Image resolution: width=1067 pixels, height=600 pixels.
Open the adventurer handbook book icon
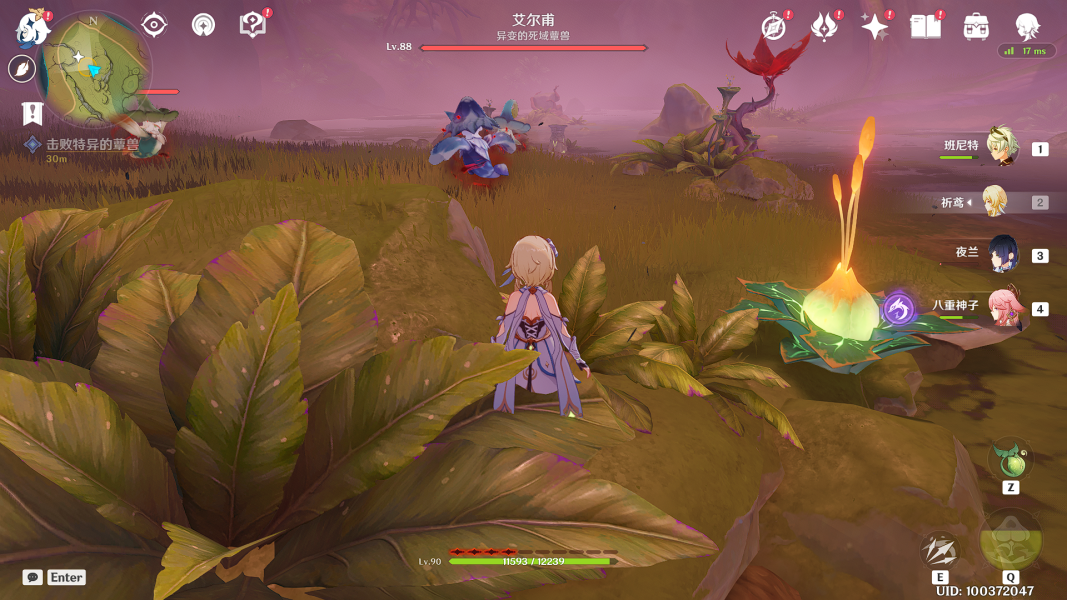click(926, 27)
